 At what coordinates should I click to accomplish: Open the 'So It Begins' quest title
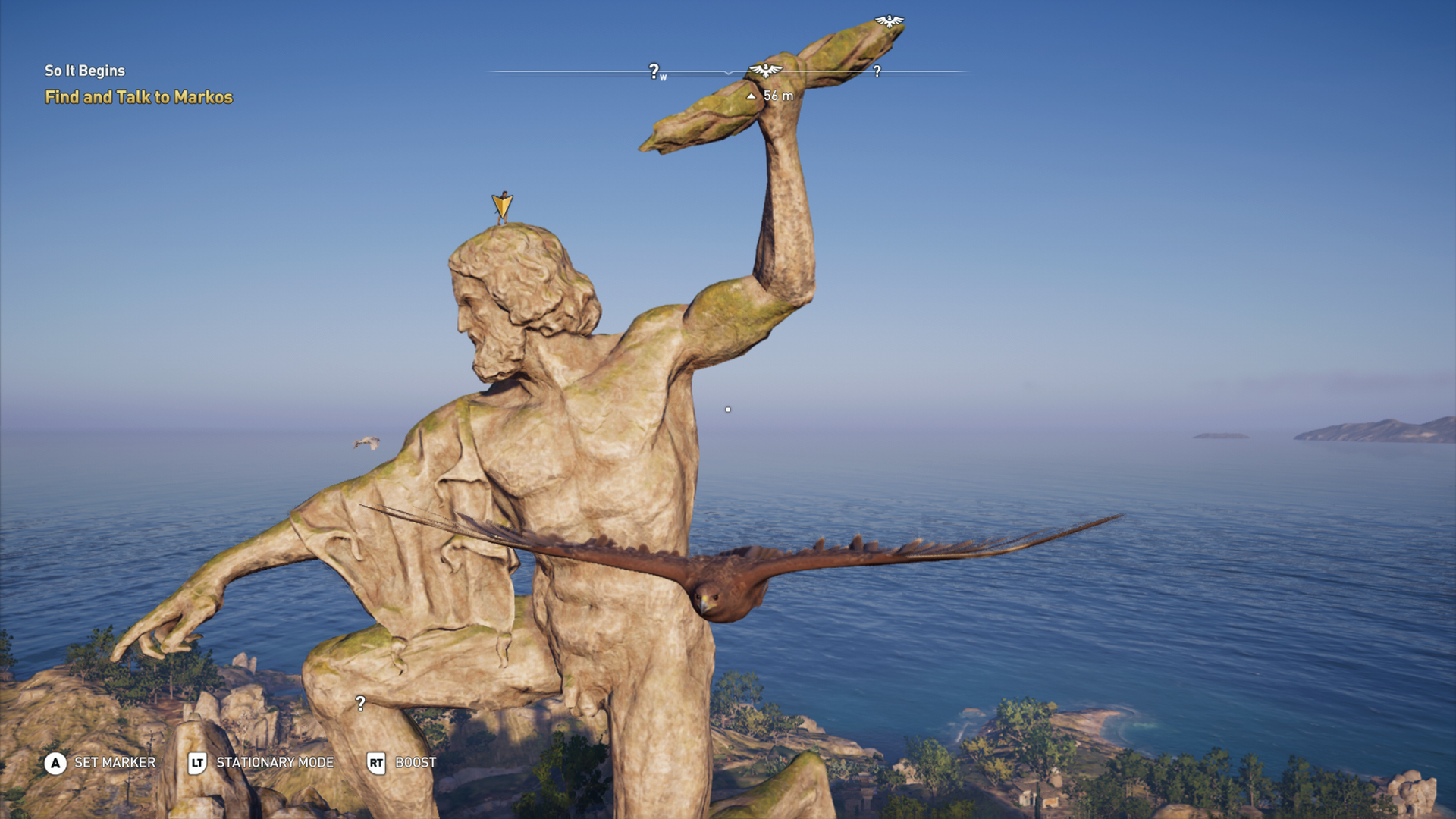pos(85,71)
